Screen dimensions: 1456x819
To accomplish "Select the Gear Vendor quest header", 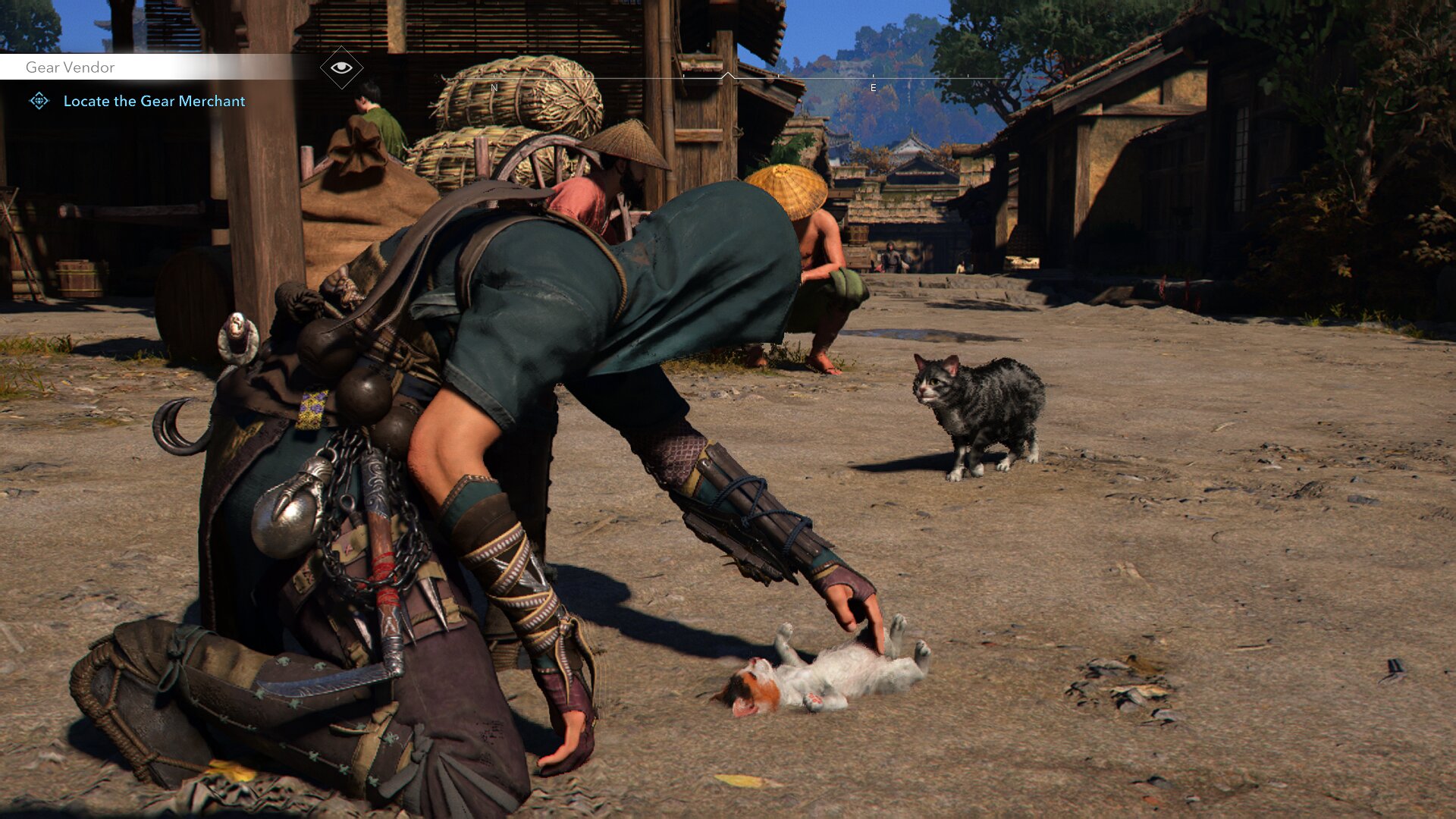I will click(71, 67).
